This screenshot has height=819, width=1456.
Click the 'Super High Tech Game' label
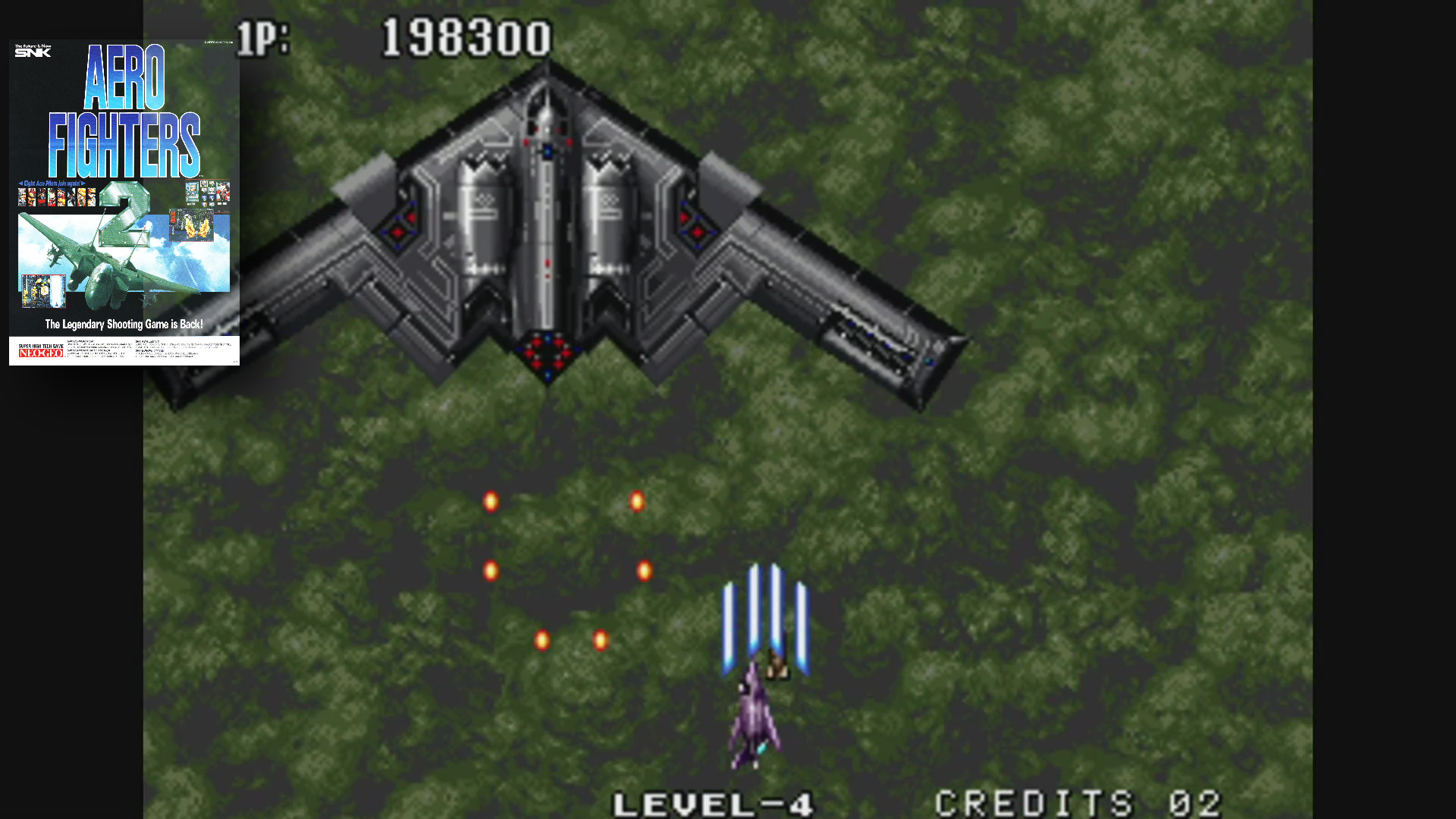coord(39,344)
